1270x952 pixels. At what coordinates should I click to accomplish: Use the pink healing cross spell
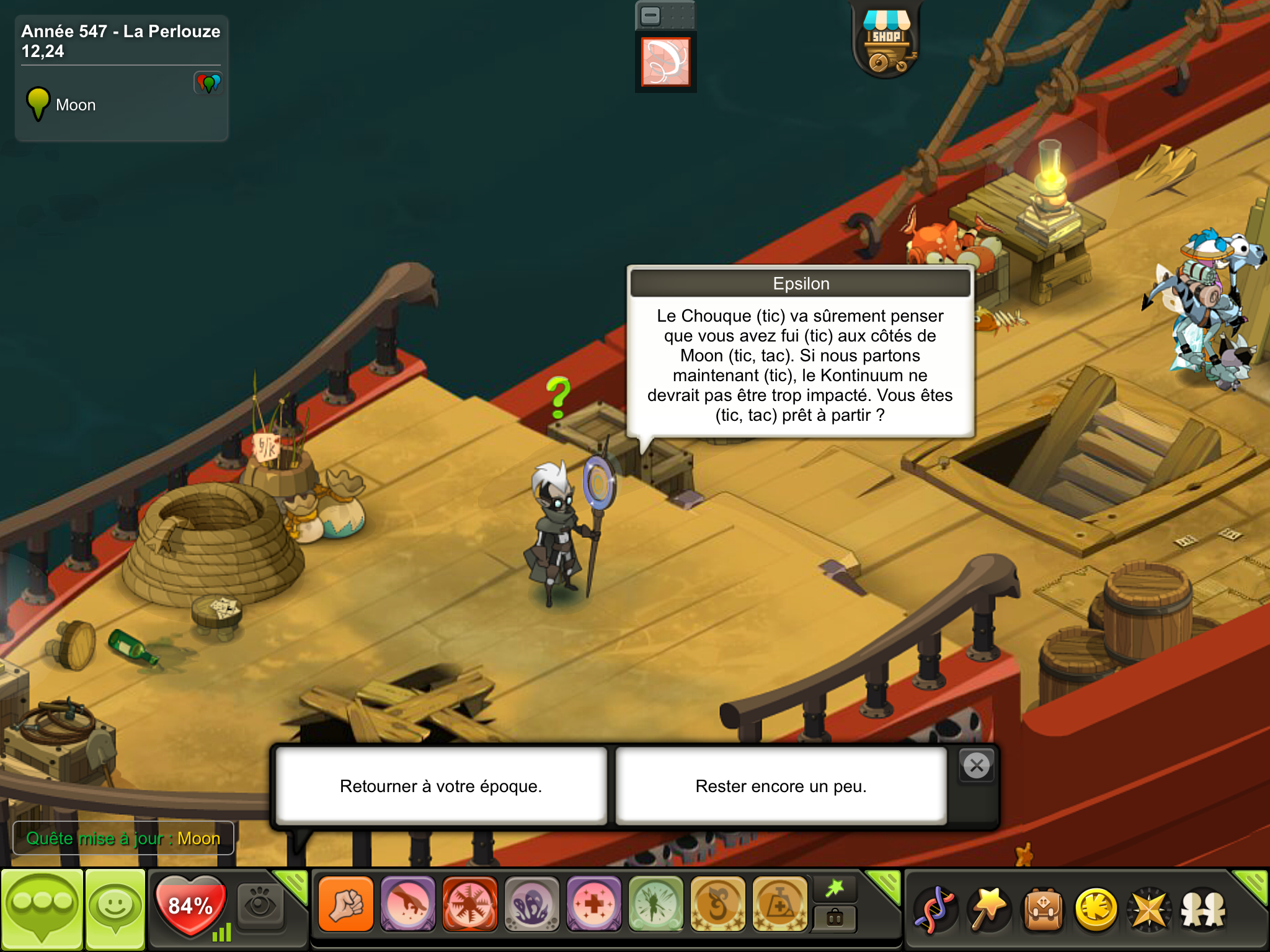click(593, 904)
